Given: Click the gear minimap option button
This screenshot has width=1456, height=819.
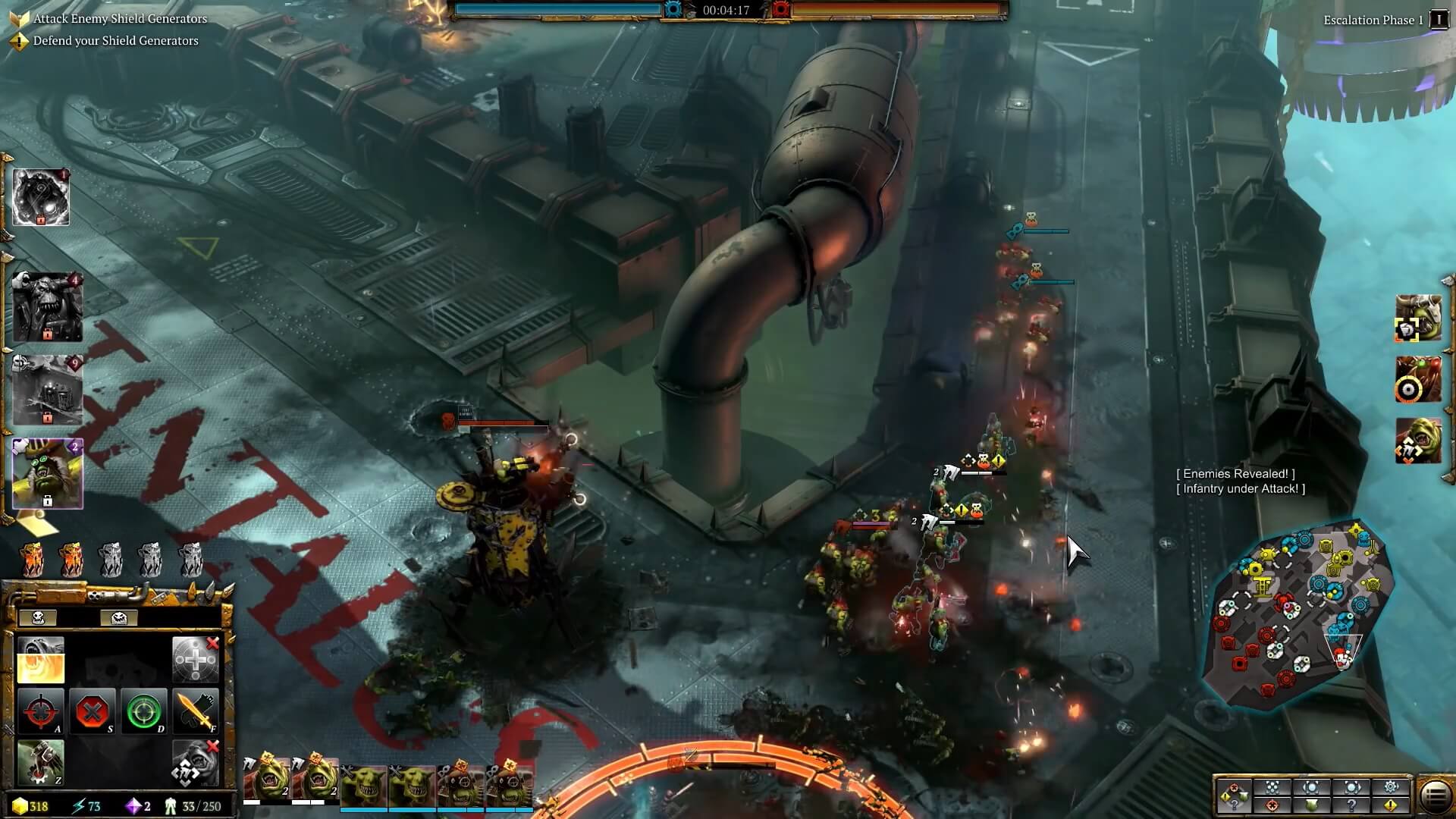Looking at the screenshot, I should coord(1391,786).
